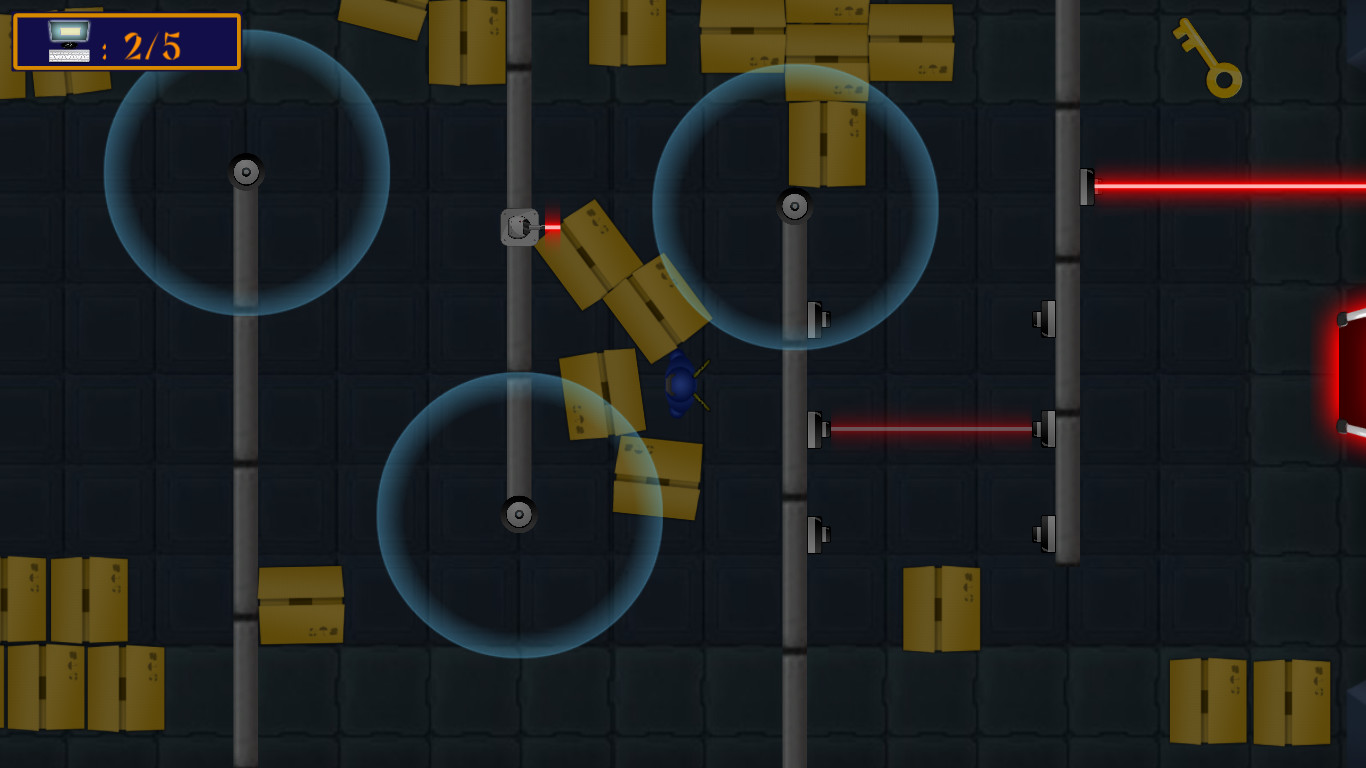Click the pivot hub of the top-left rotating pole
The height and width of the screenshot is (768, 1366).
[246, 171]
